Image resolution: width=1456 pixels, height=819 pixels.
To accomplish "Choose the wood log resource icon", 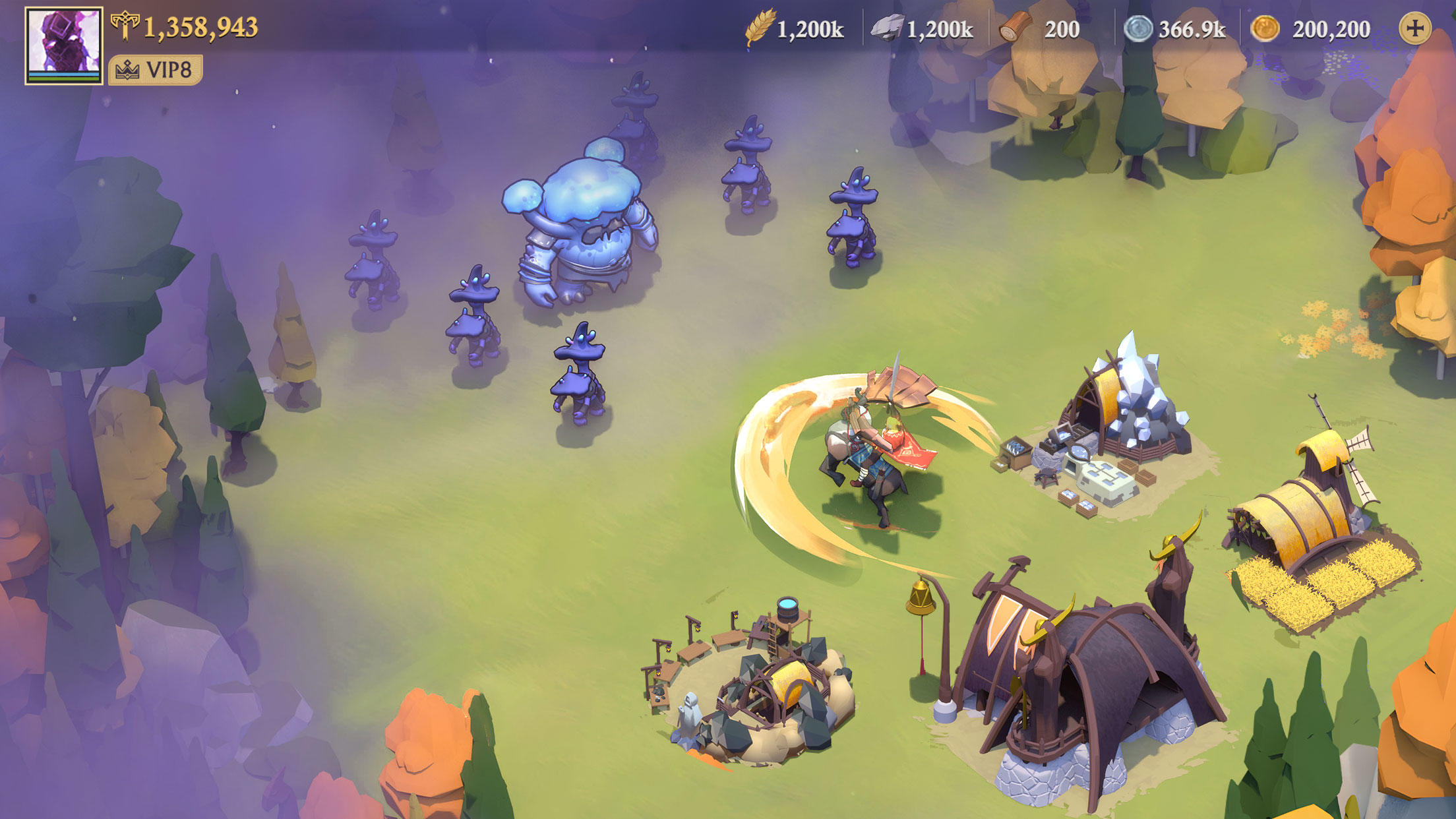I will pos(1015,29).
